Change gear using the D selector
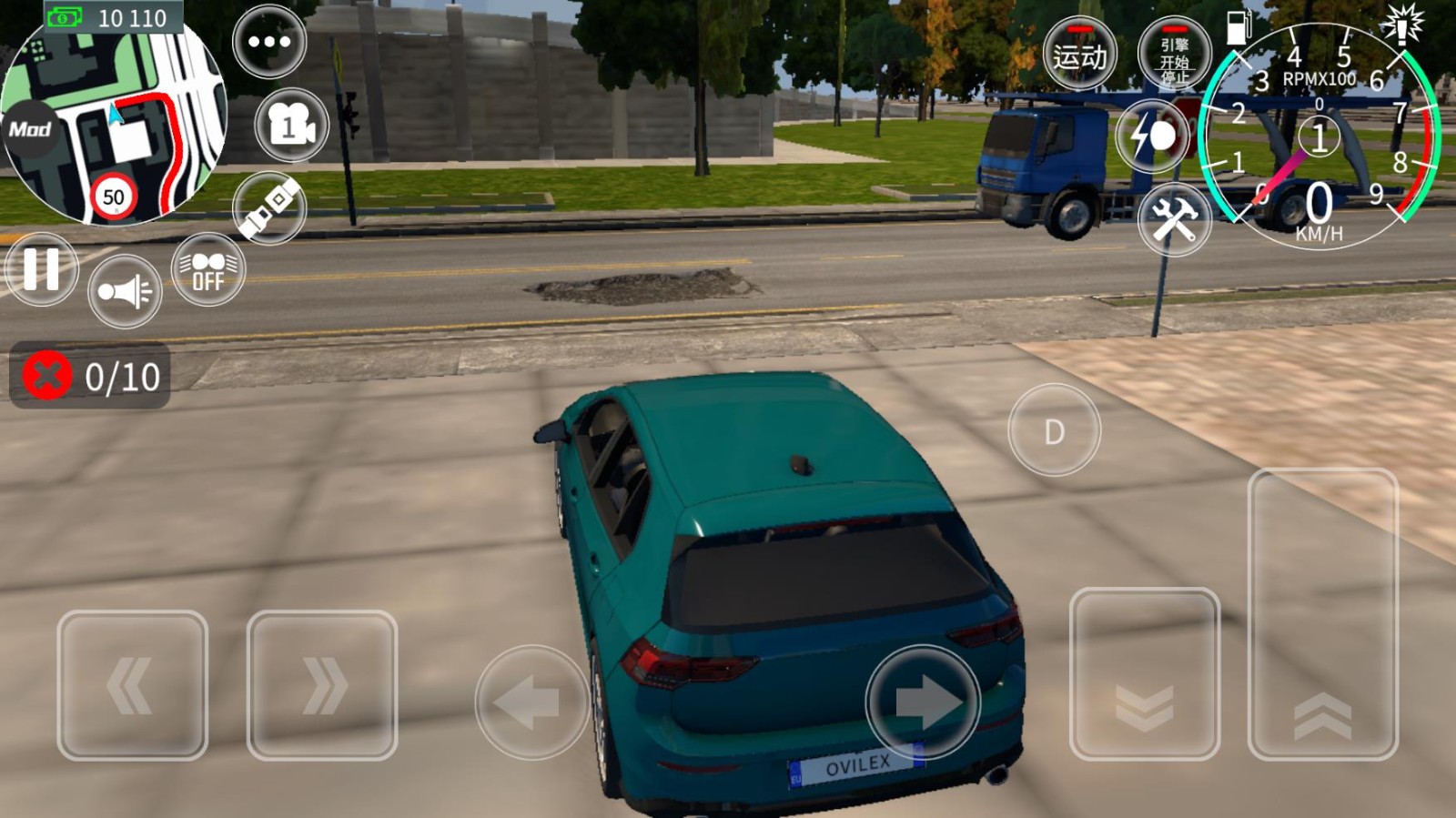This screenshot has width=1456, height=818. (x=1054, y=430)
